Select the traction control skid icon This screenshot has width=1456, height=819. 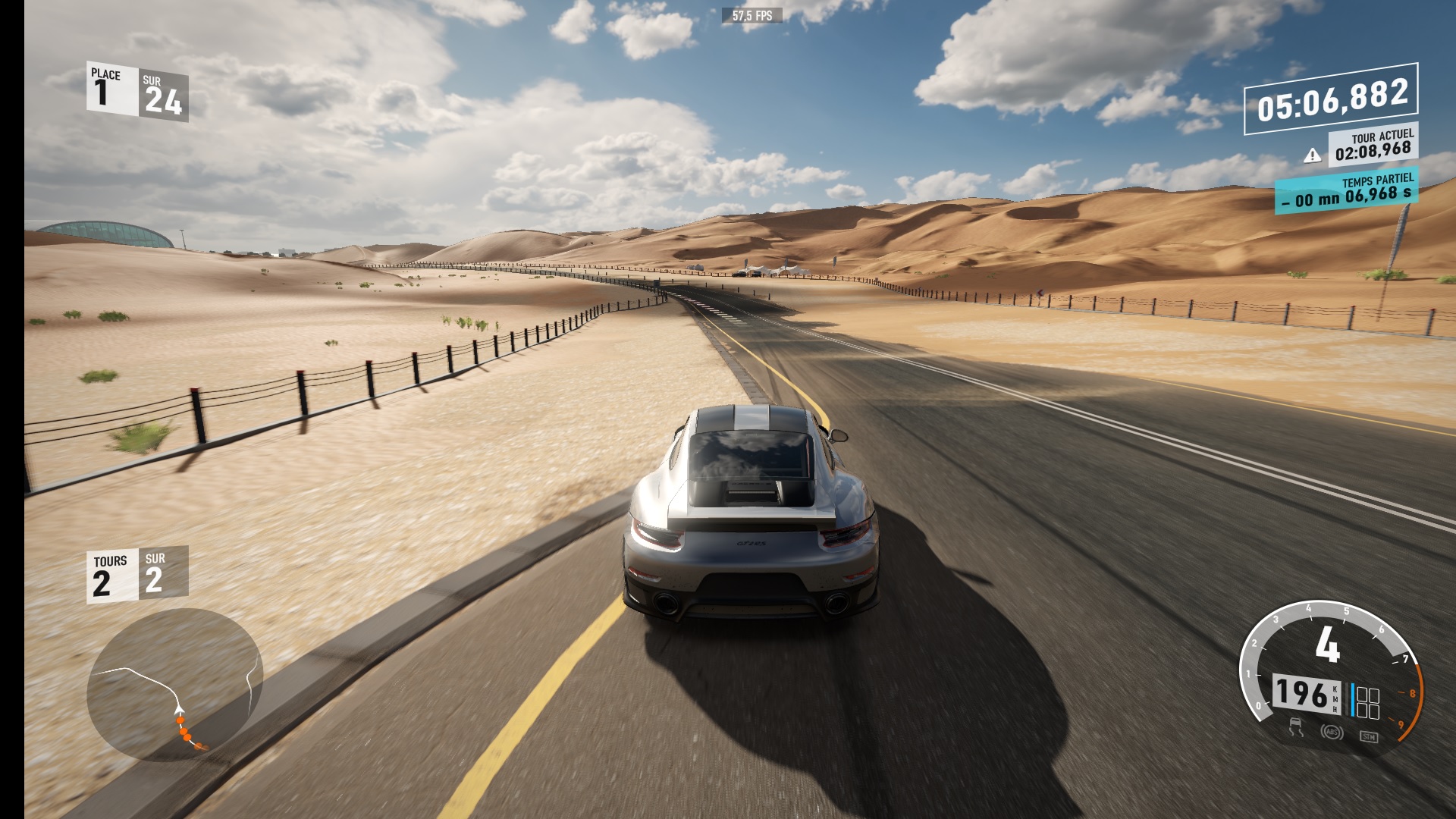(1296, 729)
